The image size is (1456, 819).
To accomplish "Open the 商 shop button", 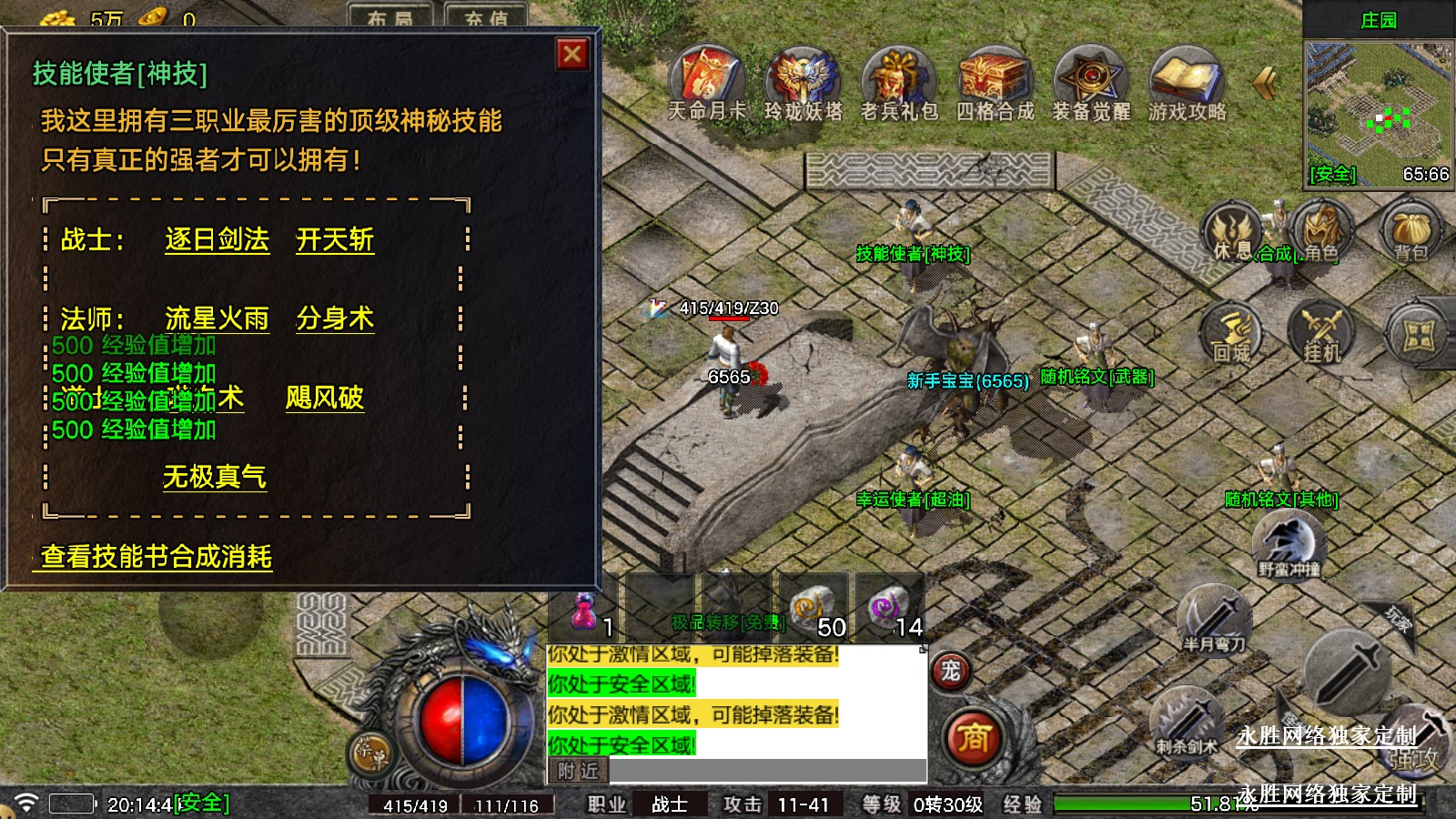I will tap(973, 738).
